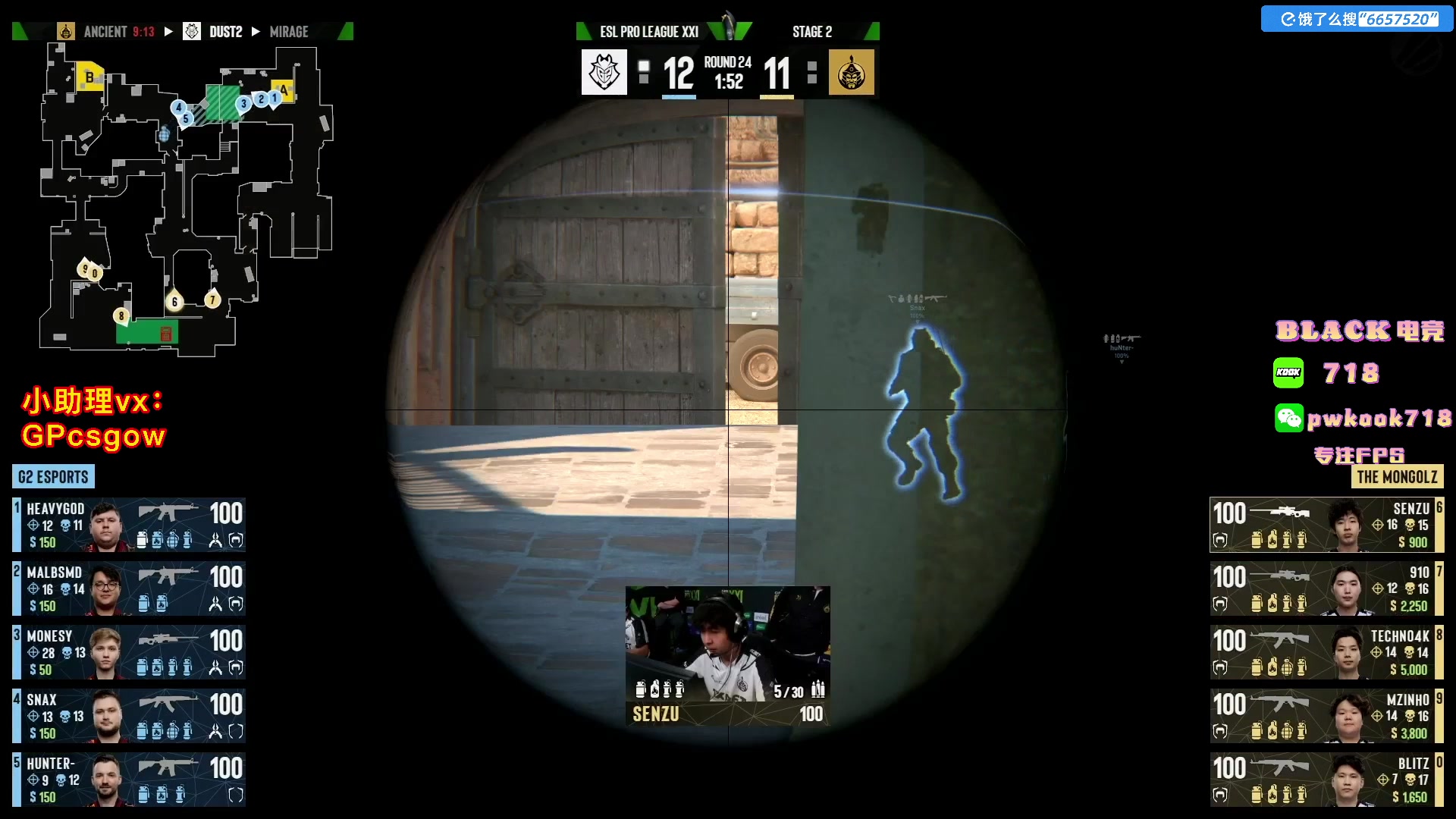Select the B bombsite marker on minimap
Image resolution: width=1456 pixels, height=819 pixels.
[x=89, y=77]
